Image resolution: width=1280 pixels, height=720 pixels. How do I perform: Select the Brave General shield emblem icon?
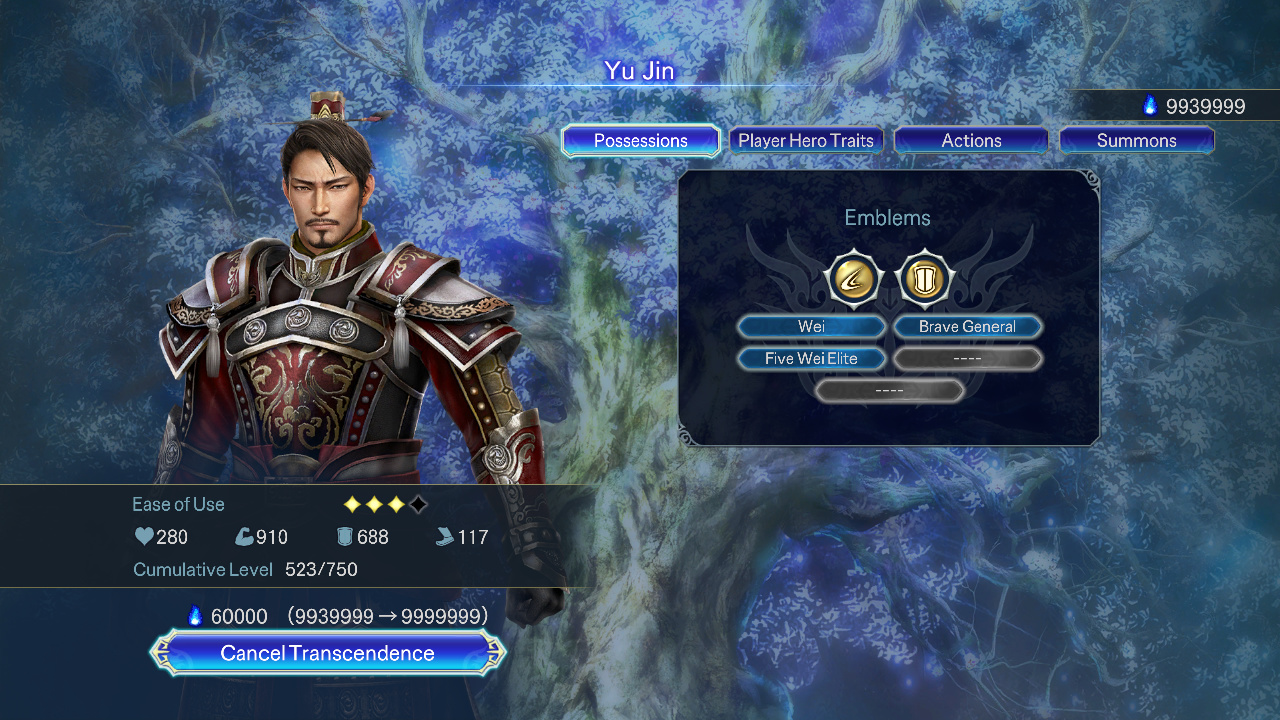coord(925,278)
